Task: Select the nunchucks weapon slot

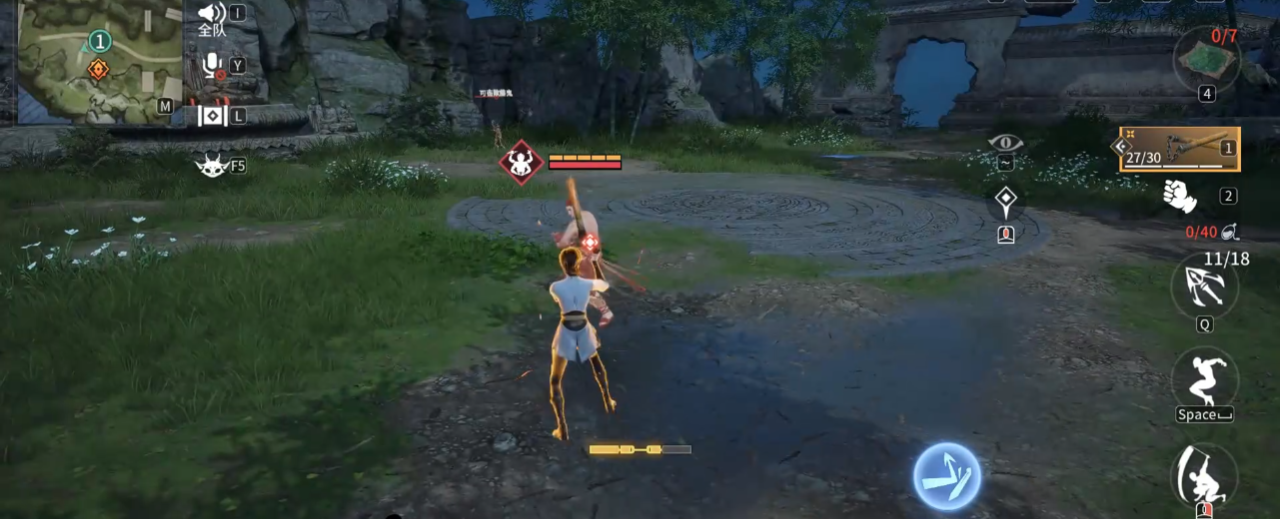Action: [1180, 149]
